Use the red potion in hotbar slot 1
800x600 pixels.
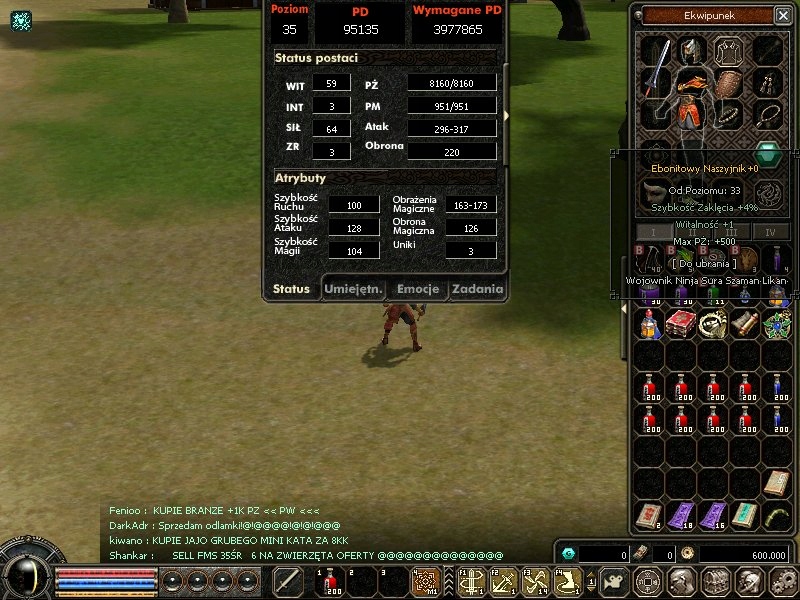point(329,581)
